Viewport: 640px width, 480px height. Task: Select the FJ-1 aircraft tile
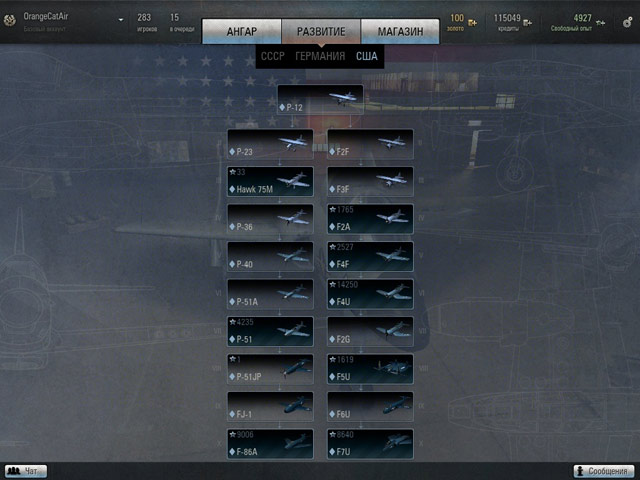pyautogui.click(x=270, y=406)
